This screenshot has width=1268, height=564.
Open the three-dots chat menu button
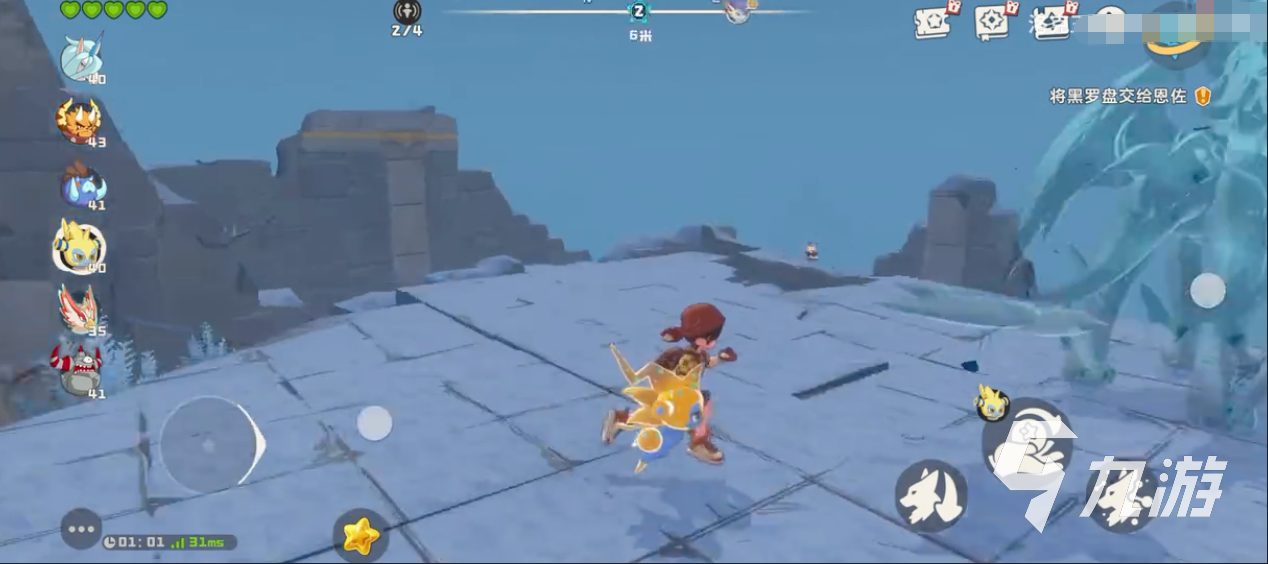click(81, 529)
